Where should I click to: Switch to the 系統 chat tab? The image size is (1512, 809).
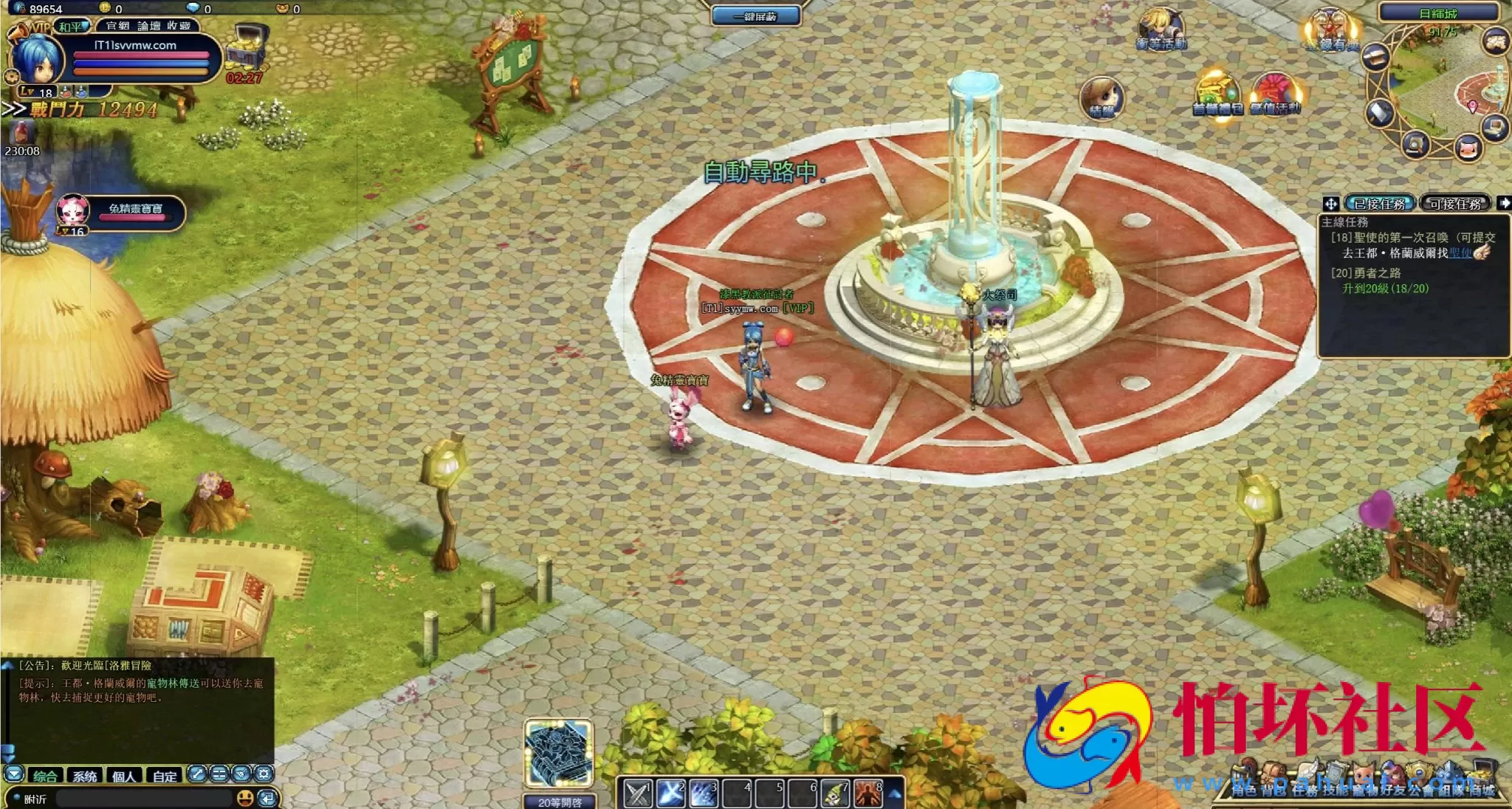[84, 776]
